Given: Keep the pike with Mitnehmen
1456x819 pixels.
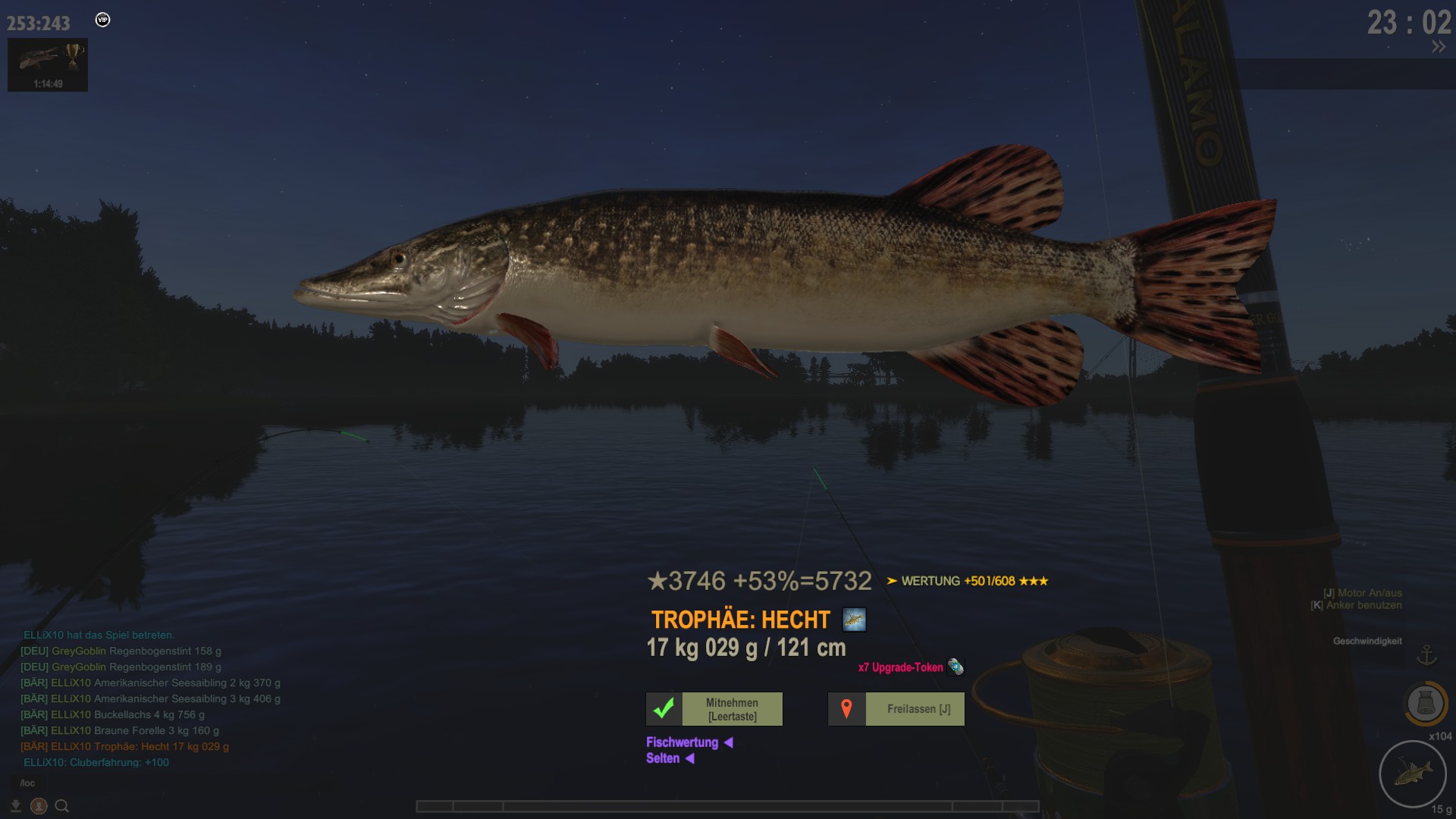Looking at the screenshot, I should click(x=714, y=709).
